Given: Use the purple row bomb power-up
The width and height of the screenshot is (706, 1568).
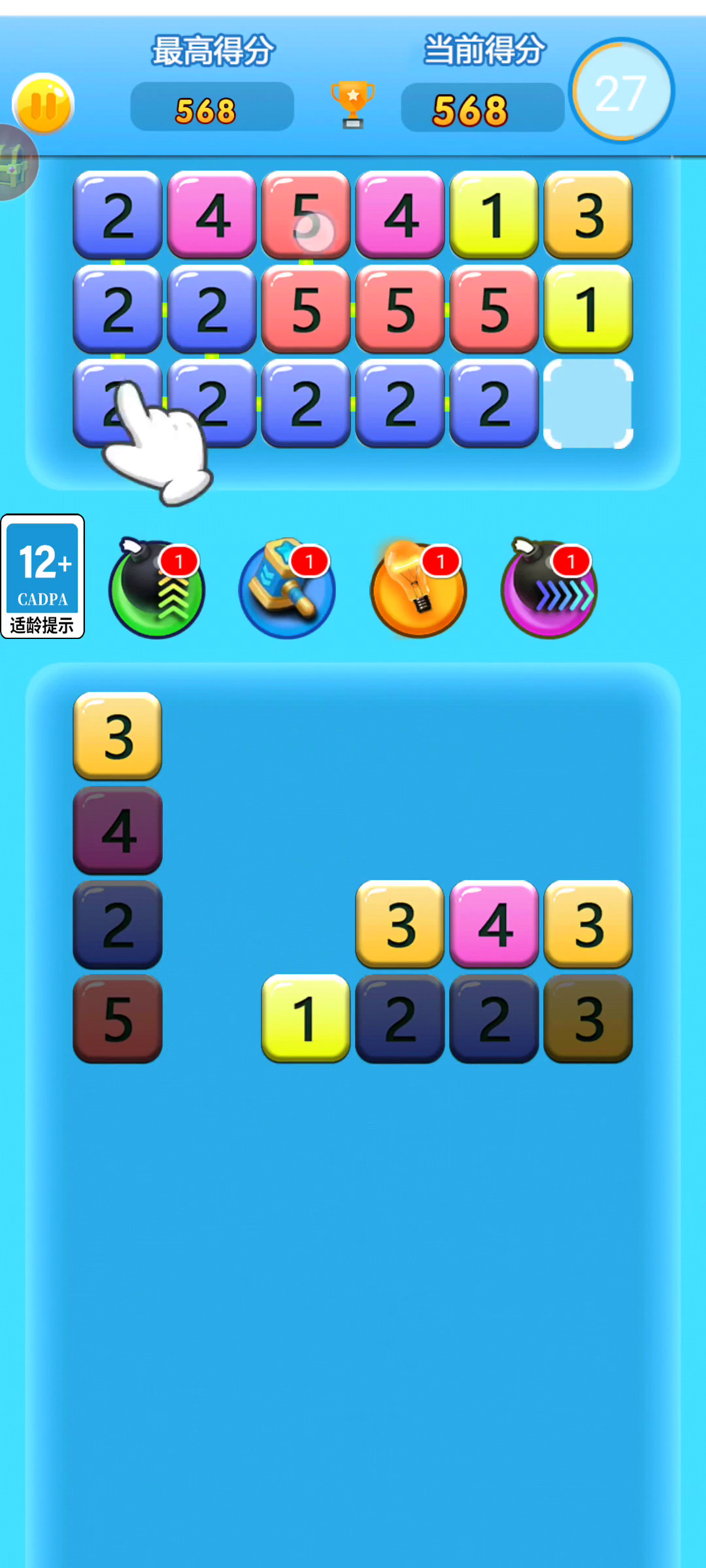Looking at the screenshot, I should tap(549, 589).
